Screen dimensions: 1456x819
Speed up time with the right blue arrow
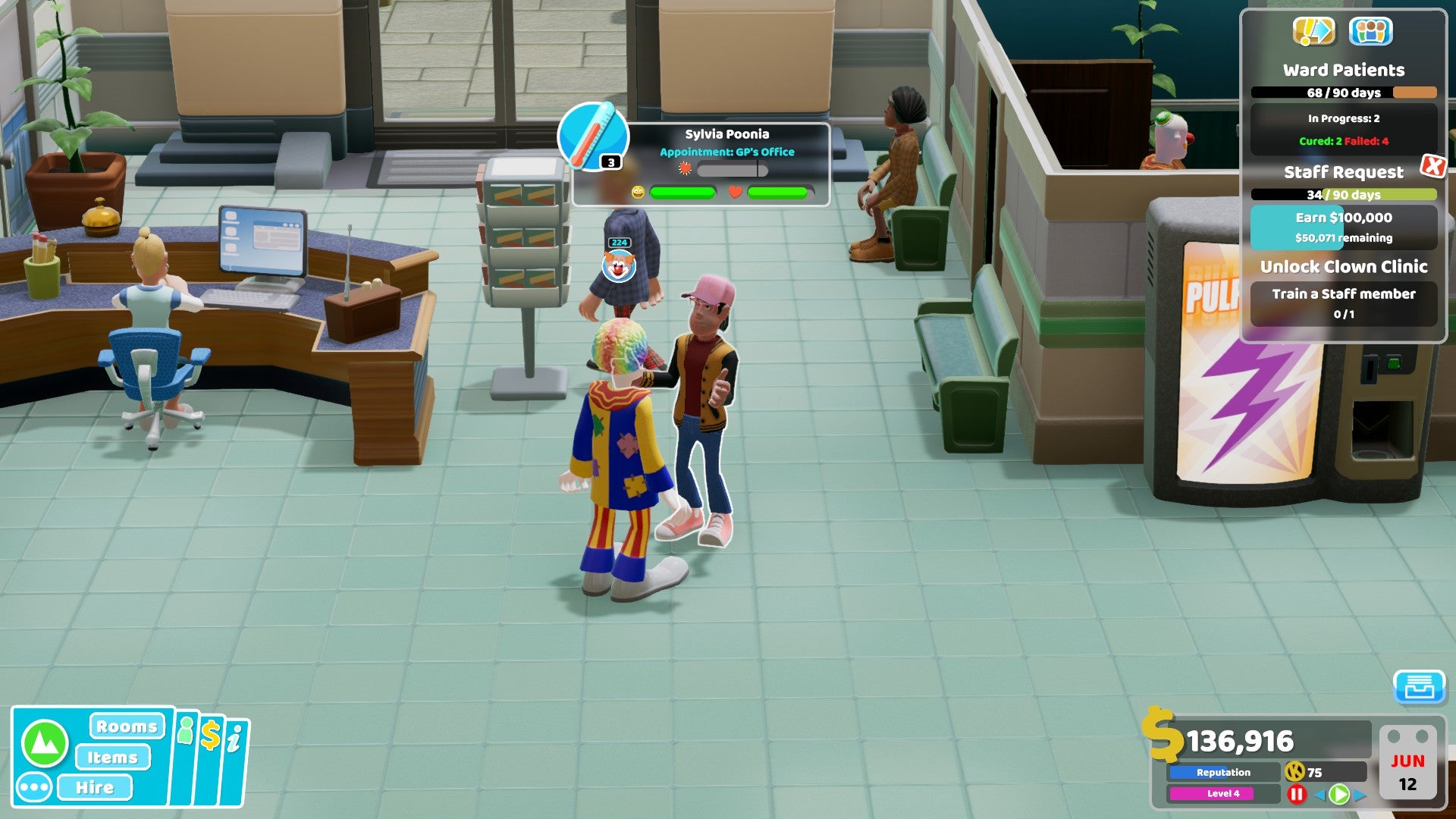(x=1360, y=796)
